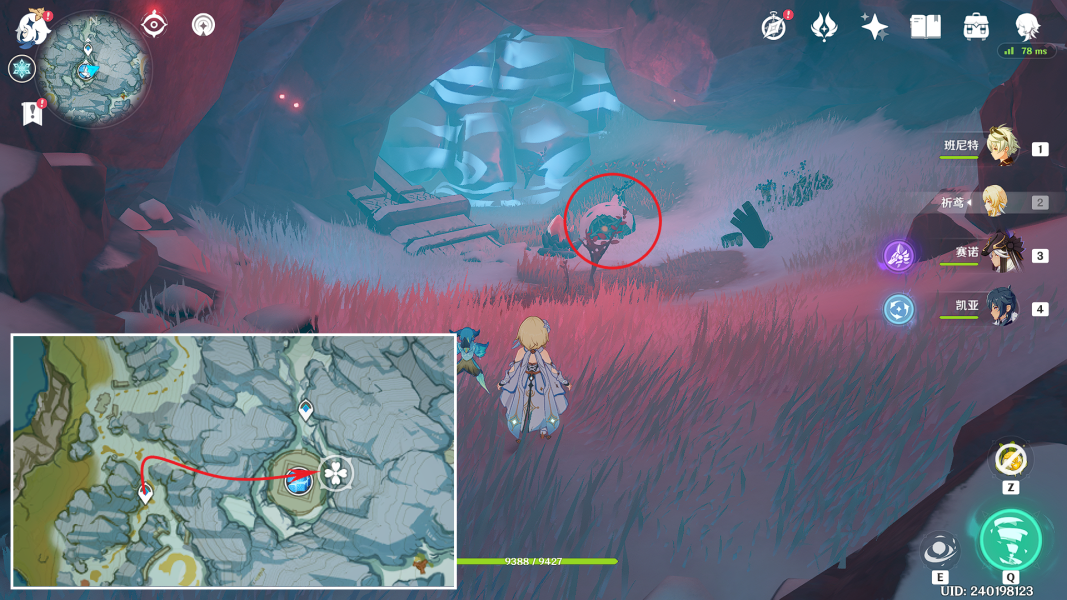
Task: Unleash the green elemental burst
Action: click(1010, 540)
